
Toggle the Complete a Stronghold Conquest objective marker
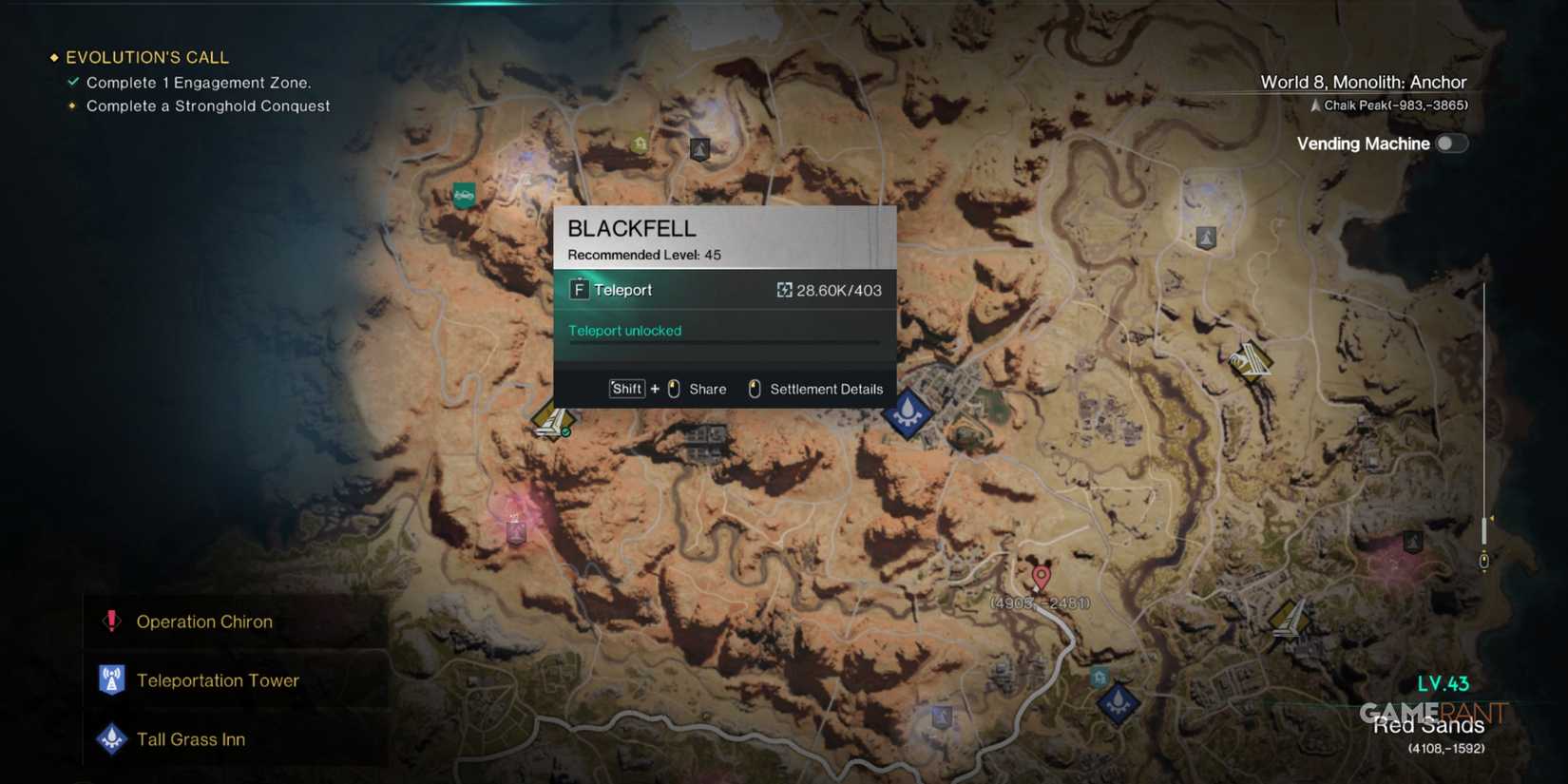tap(72, 105)
